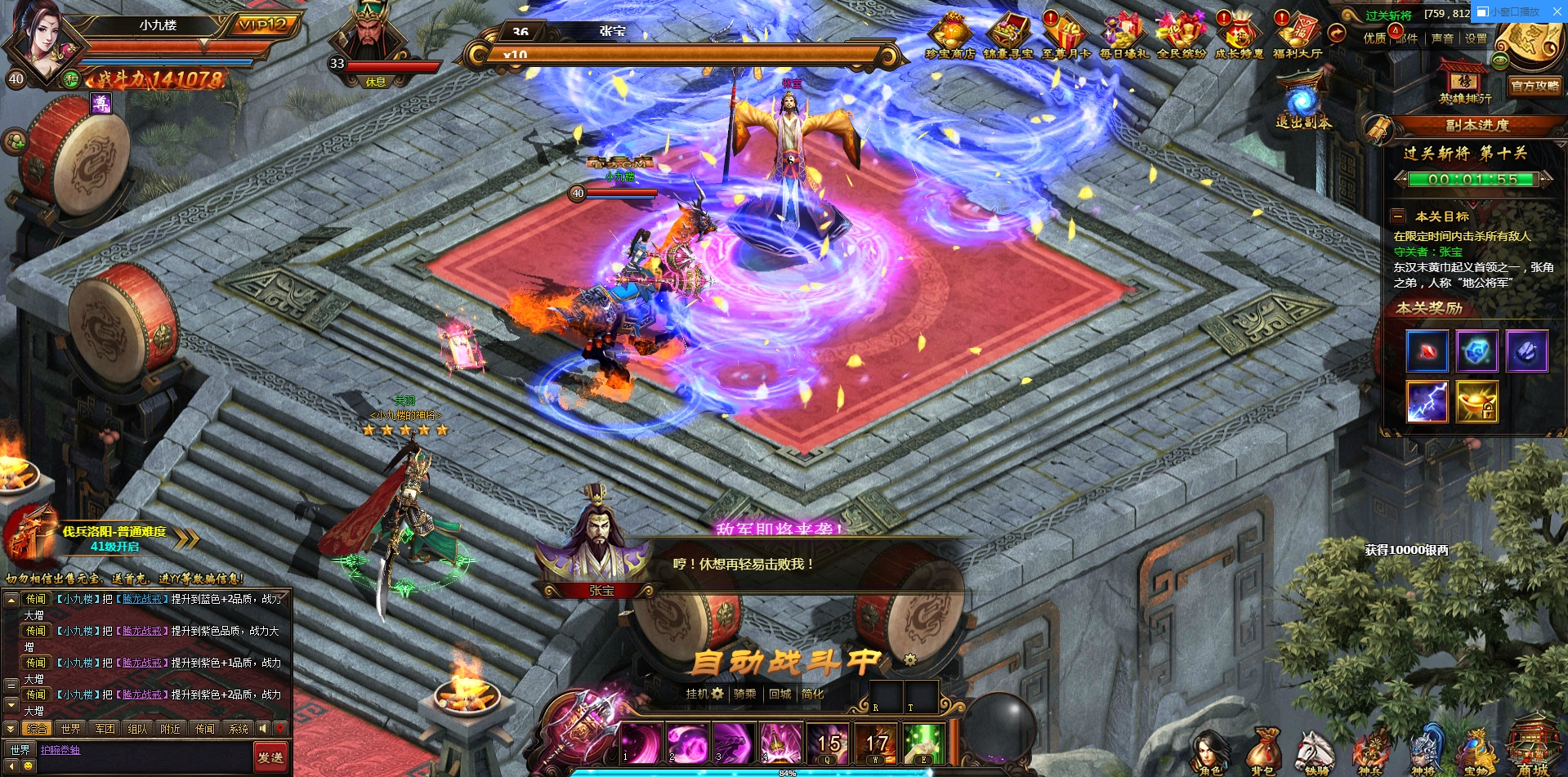Toggle 声音 sound in the top bar

point(1442,38)
